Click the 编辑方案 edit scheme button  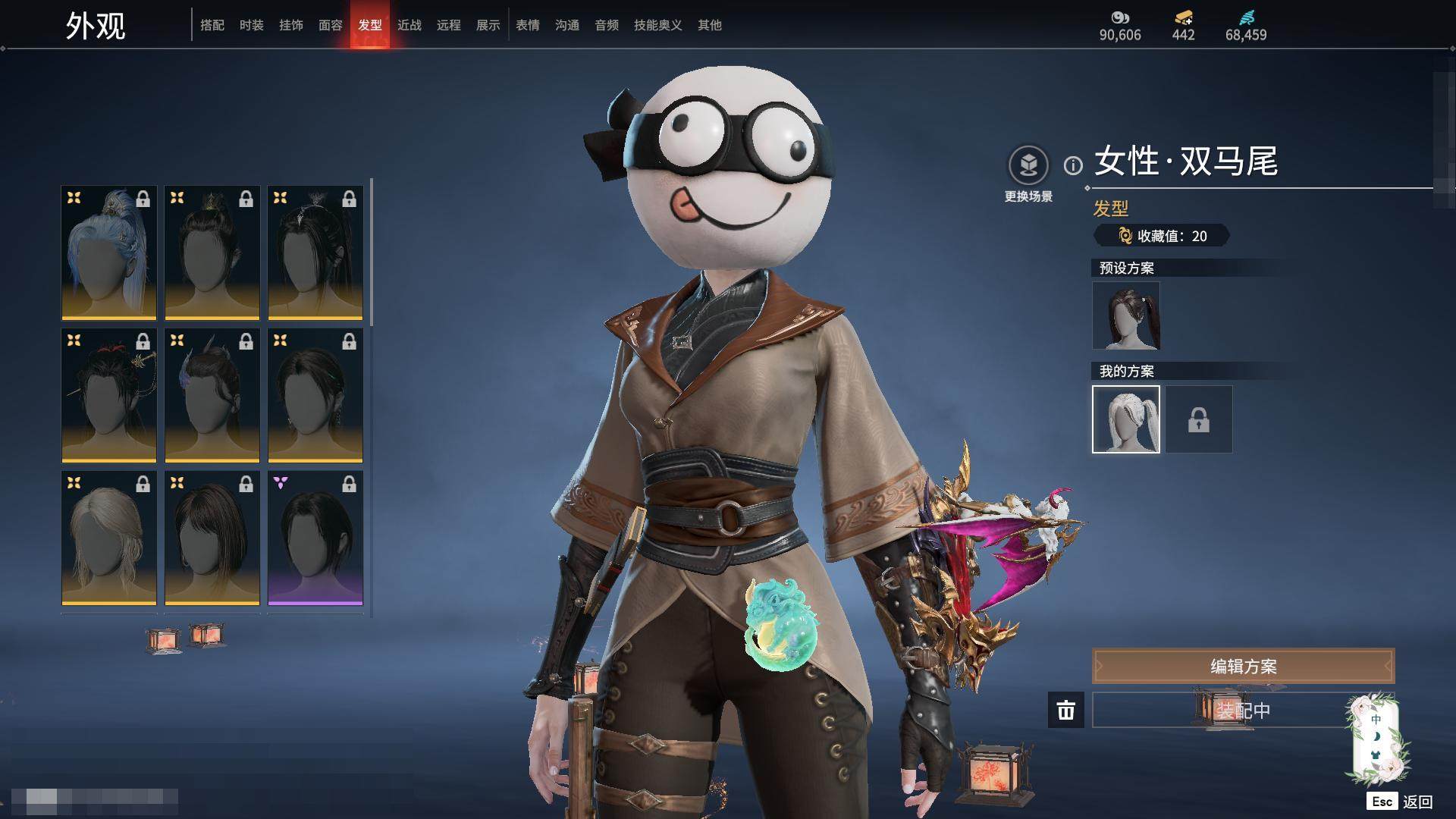pos(1243,667)
